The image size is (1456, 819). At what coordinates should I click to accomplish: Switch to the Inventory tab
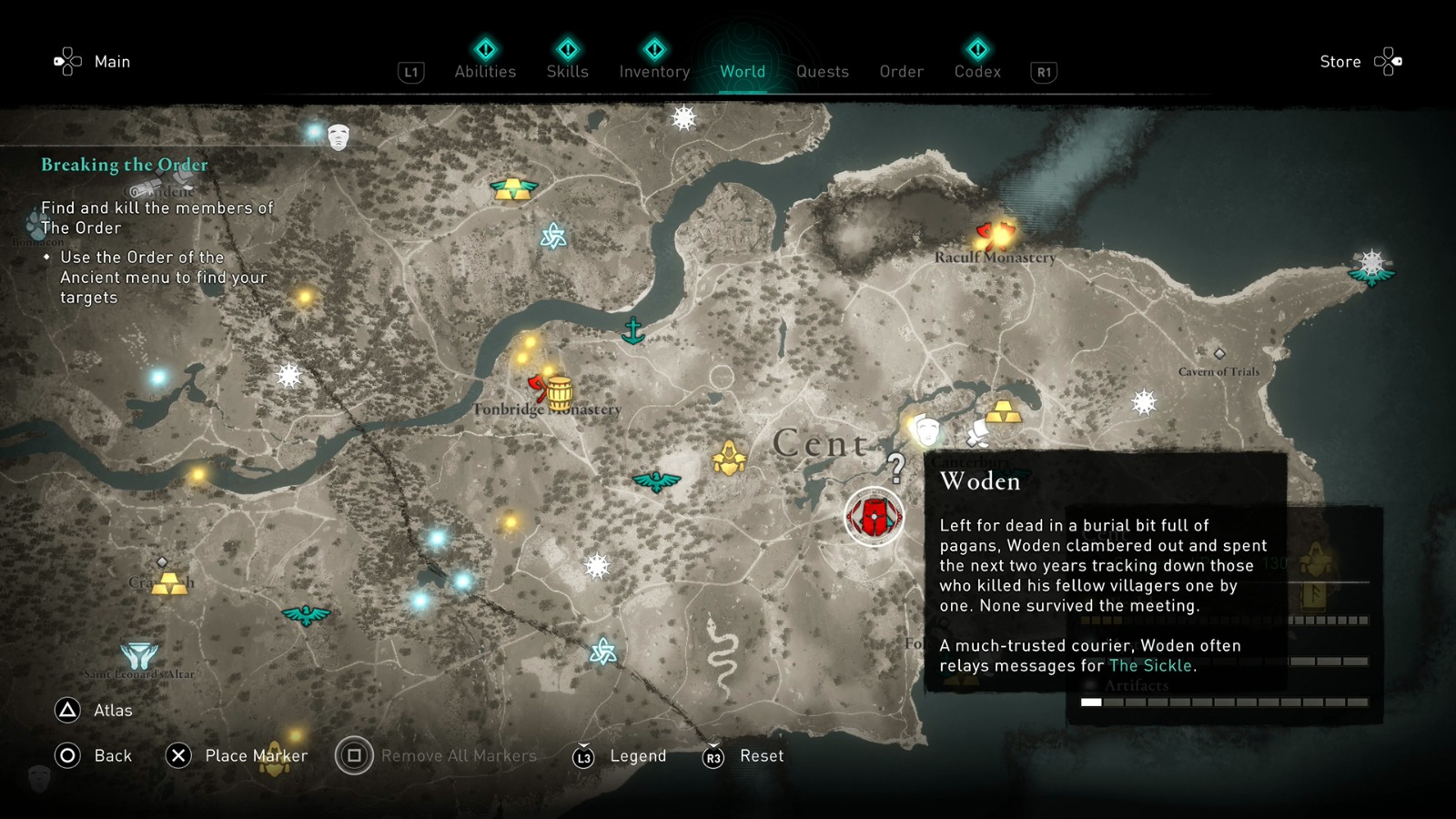[x=653, y=72]
